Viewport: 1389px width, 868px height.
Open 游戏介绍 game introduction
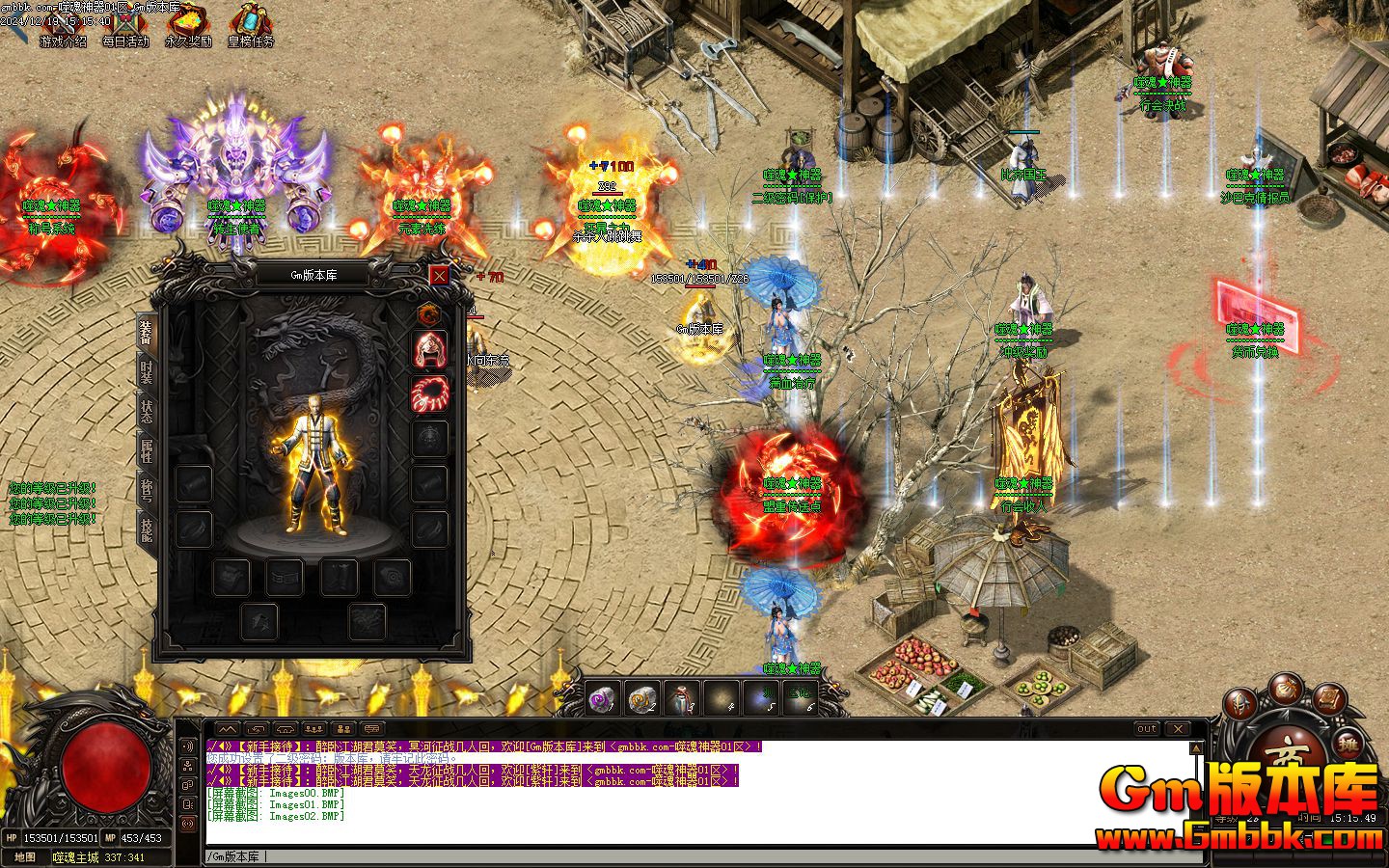[63, 29]
